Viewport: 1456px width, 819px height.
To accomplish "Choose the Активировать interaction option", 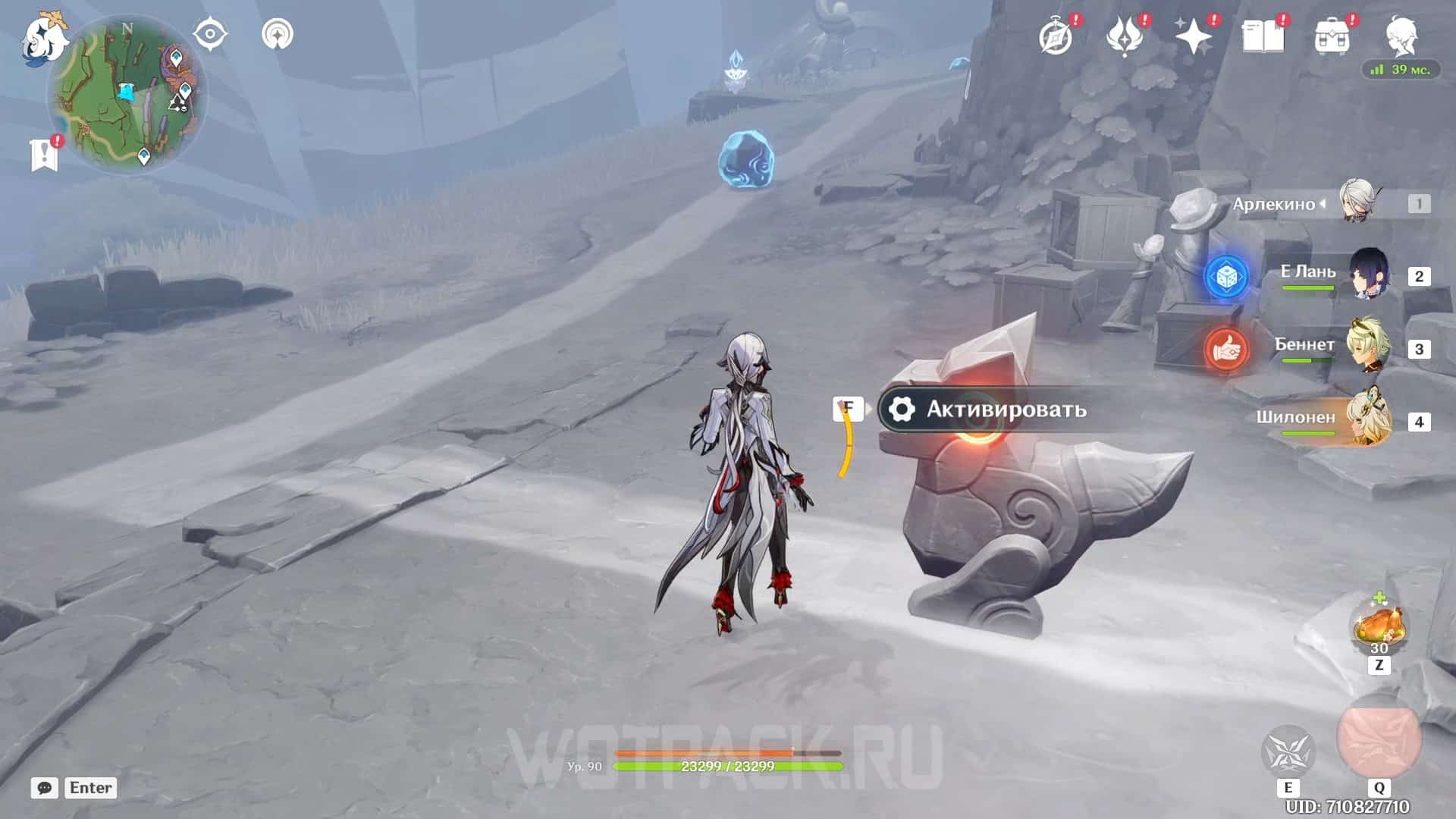I will (1005, 409).
